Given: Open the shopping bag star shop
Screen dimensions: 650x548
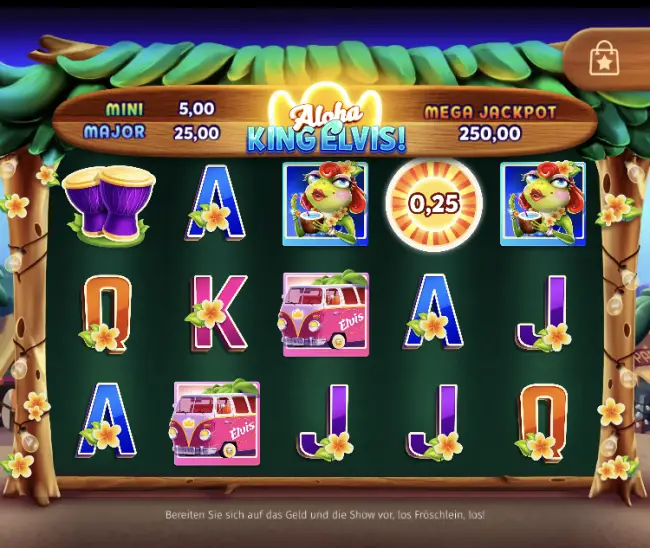Looking at the screenshot, I should pos(604,59).
